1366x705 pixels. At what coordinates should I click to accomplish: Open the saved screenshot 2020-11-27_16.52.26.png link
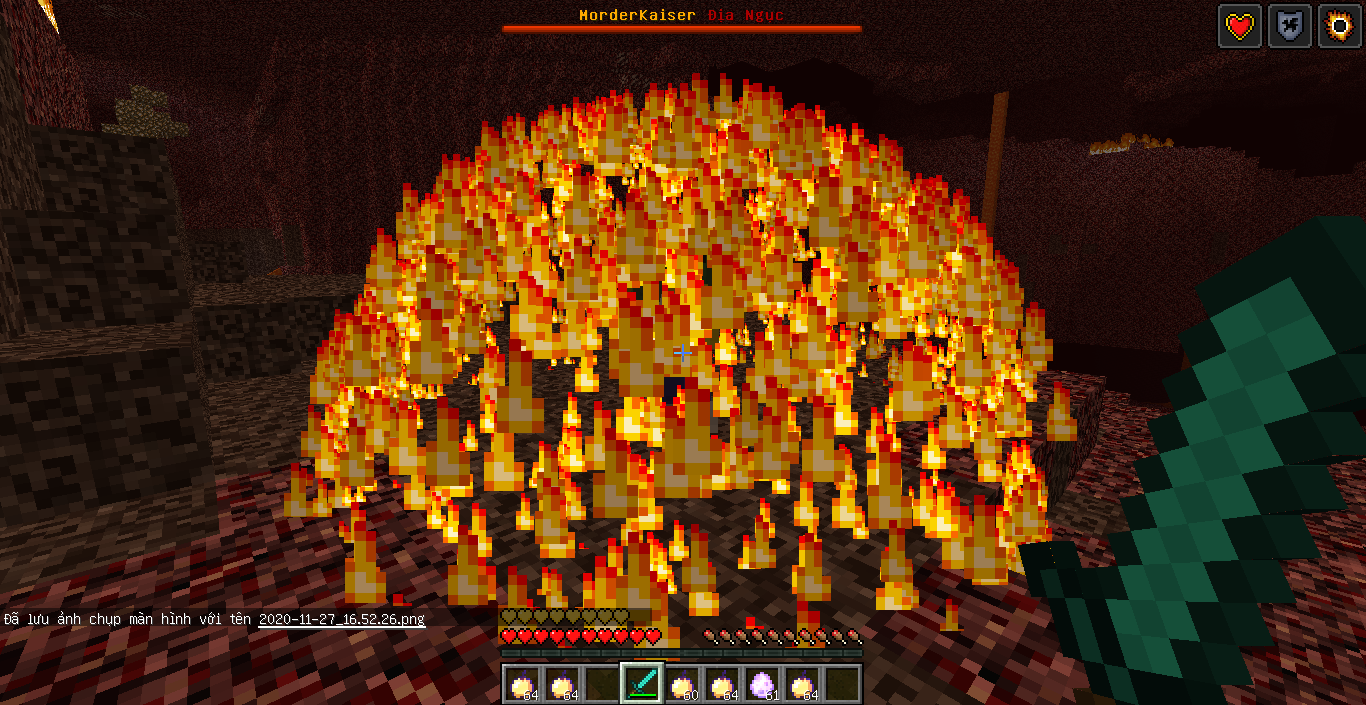341,619
